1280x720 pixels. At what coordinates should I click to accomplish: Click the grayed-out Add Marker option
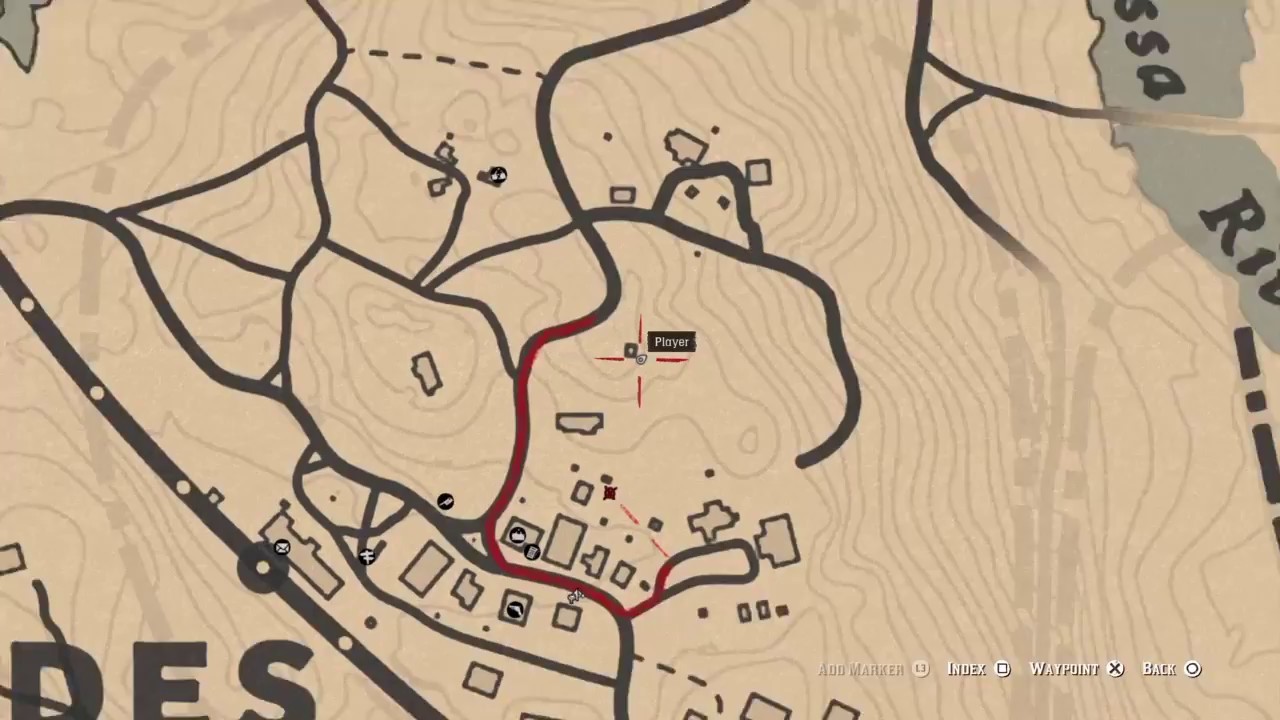tap(861, 669)
